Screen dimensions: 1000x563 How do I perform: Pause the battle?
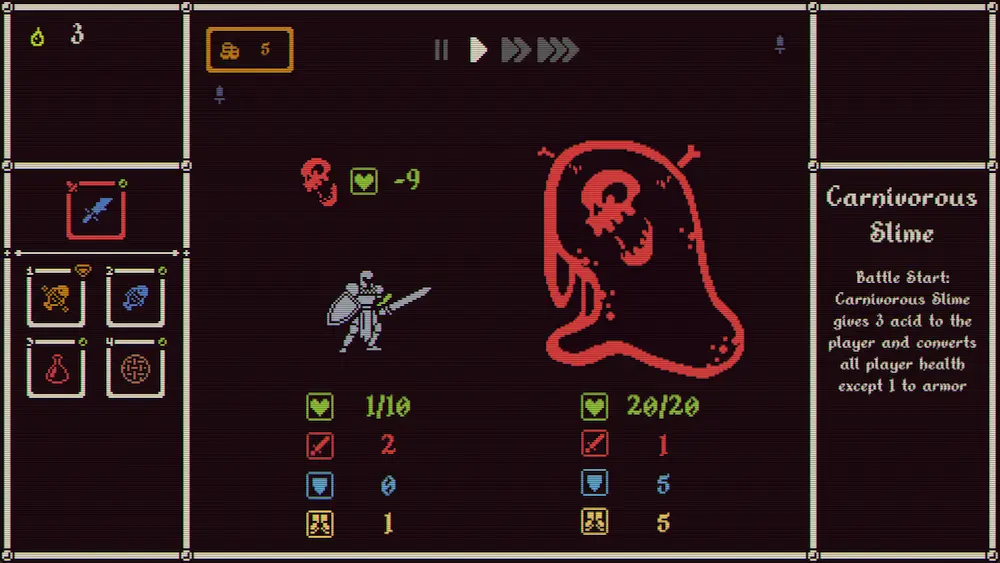[x=441, y=50]
